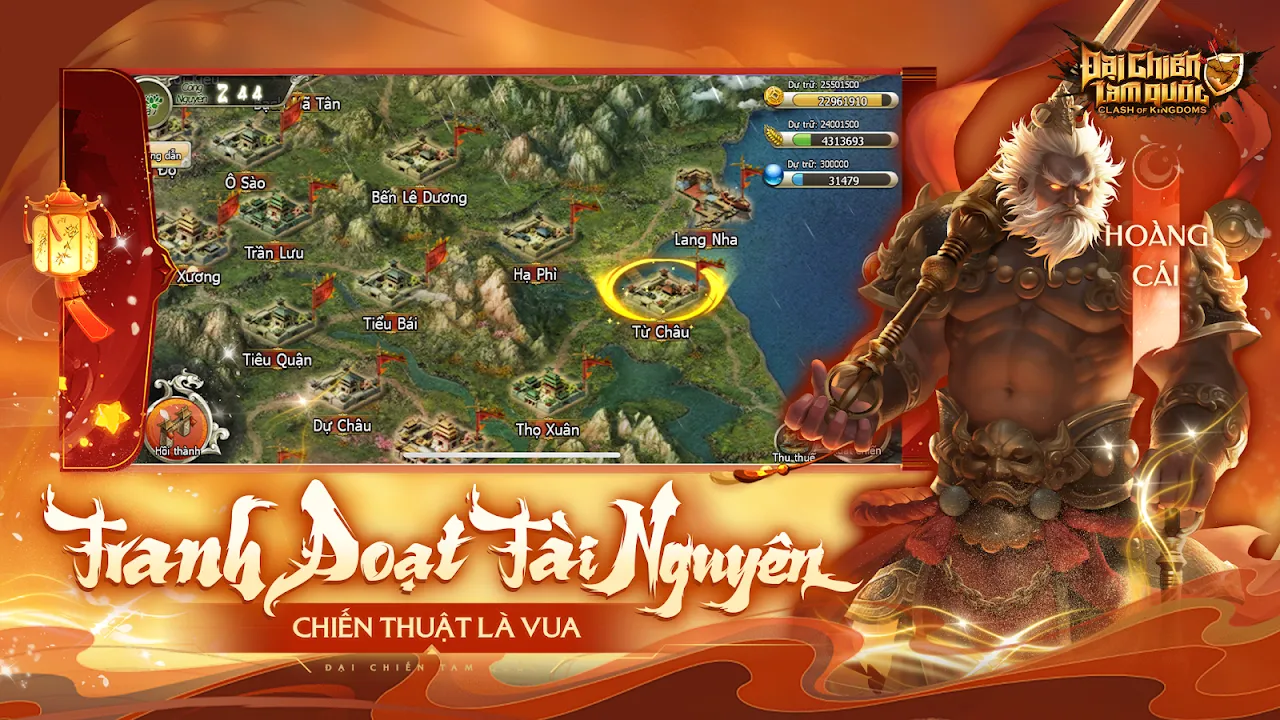Select the green lotus avatar circle
Viewport: 1280px width, 720px height.
(x=156, y=103)
